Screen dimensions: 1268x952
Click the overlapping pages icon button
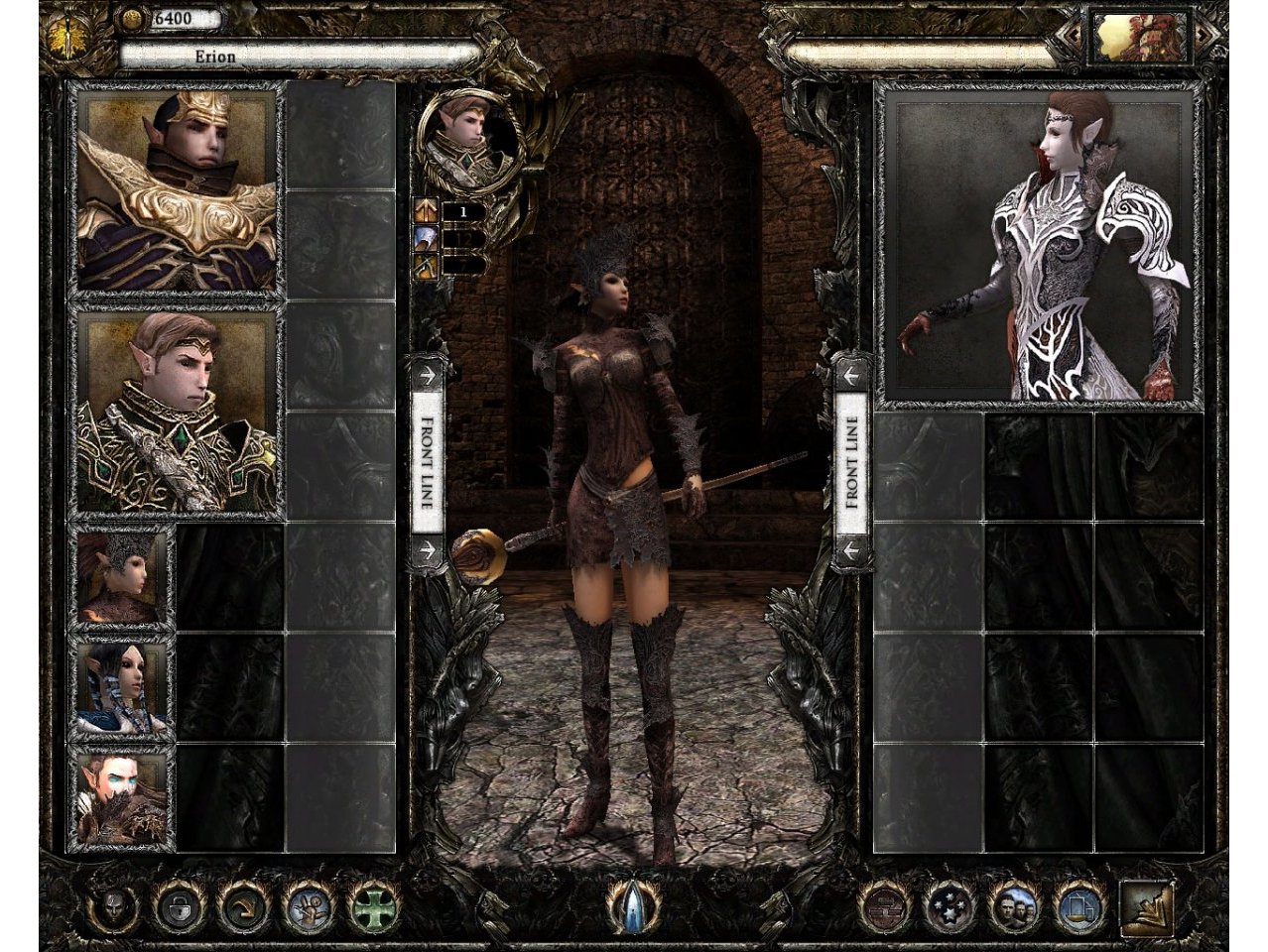(1078, 905)
